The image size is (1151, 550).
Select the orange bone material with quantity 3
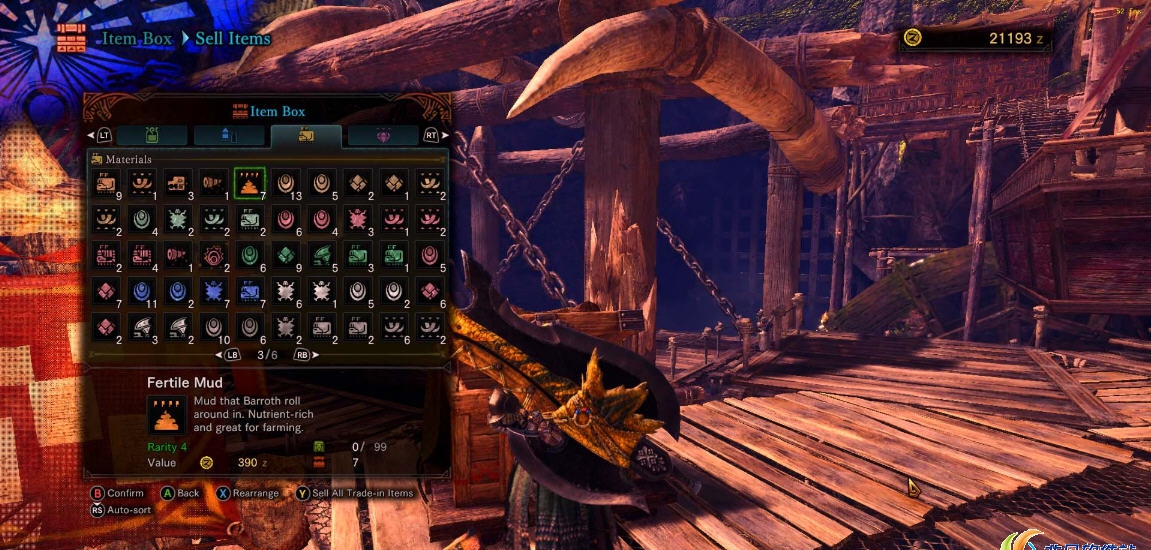coord(177,183)
